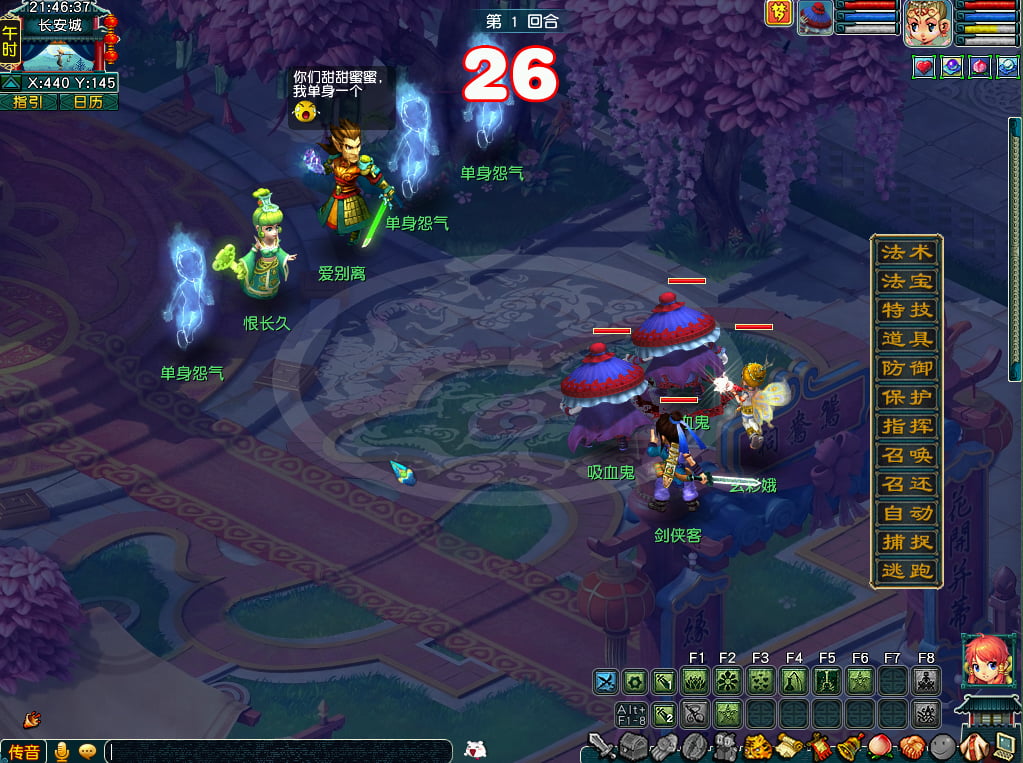Screen dimensions: 1023x763
Task: Select the 捕捉 (Capture) command
Action: click(x=906, y=542)
